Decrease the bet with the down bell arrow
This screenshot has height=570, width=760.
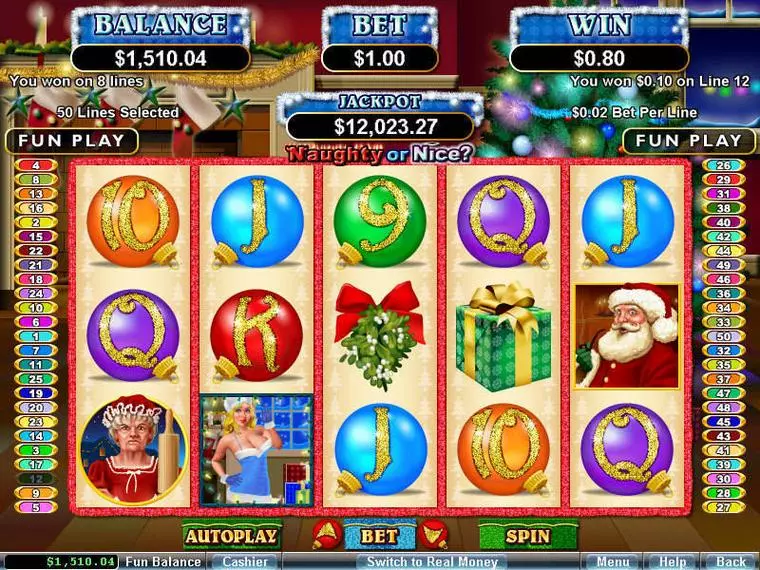coord(433,535)
